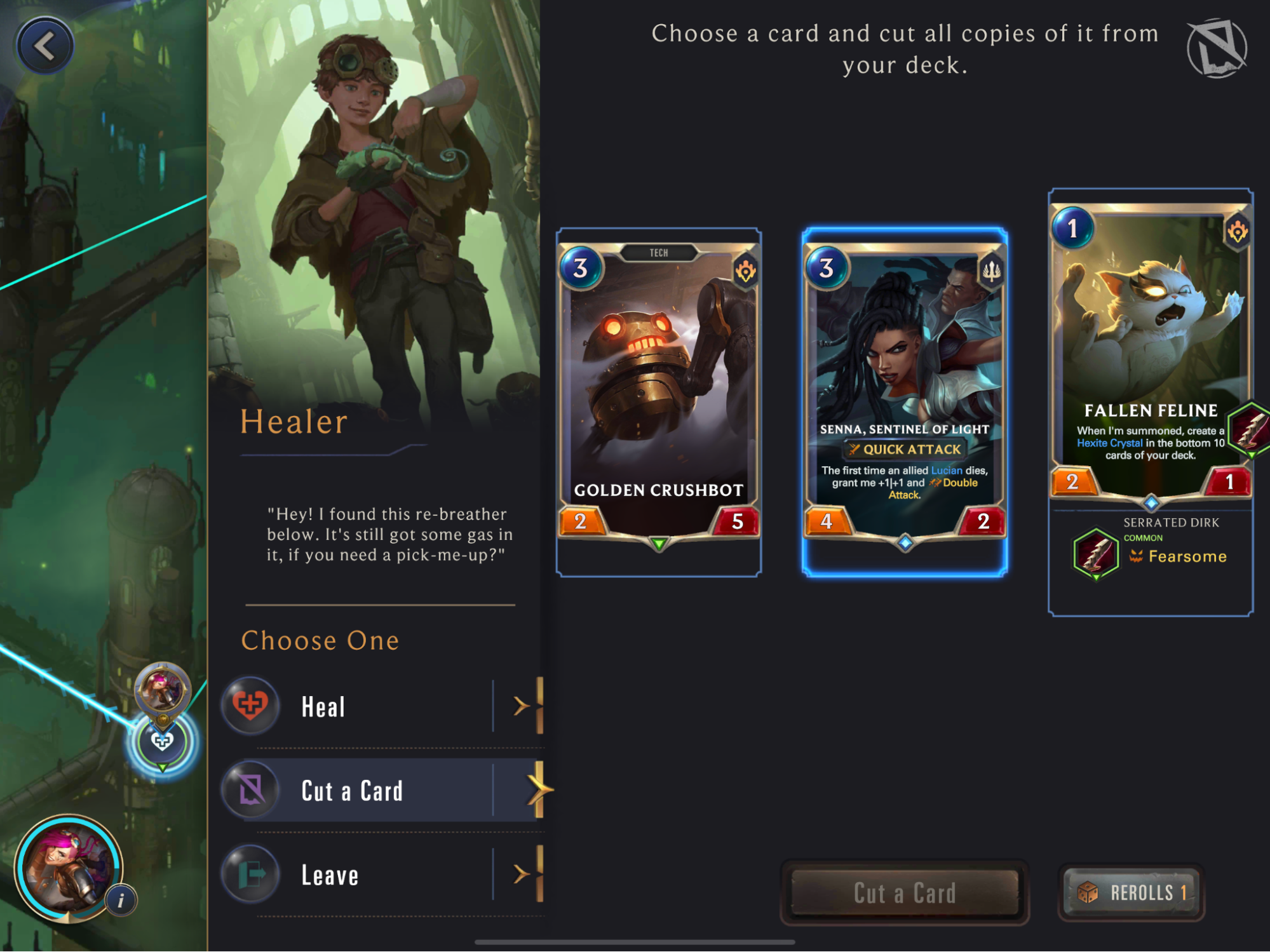This screenshot has height=952, width=1270.
Task: Click the cut-card emblem at top right
Action: click(x=1217, y=50)
